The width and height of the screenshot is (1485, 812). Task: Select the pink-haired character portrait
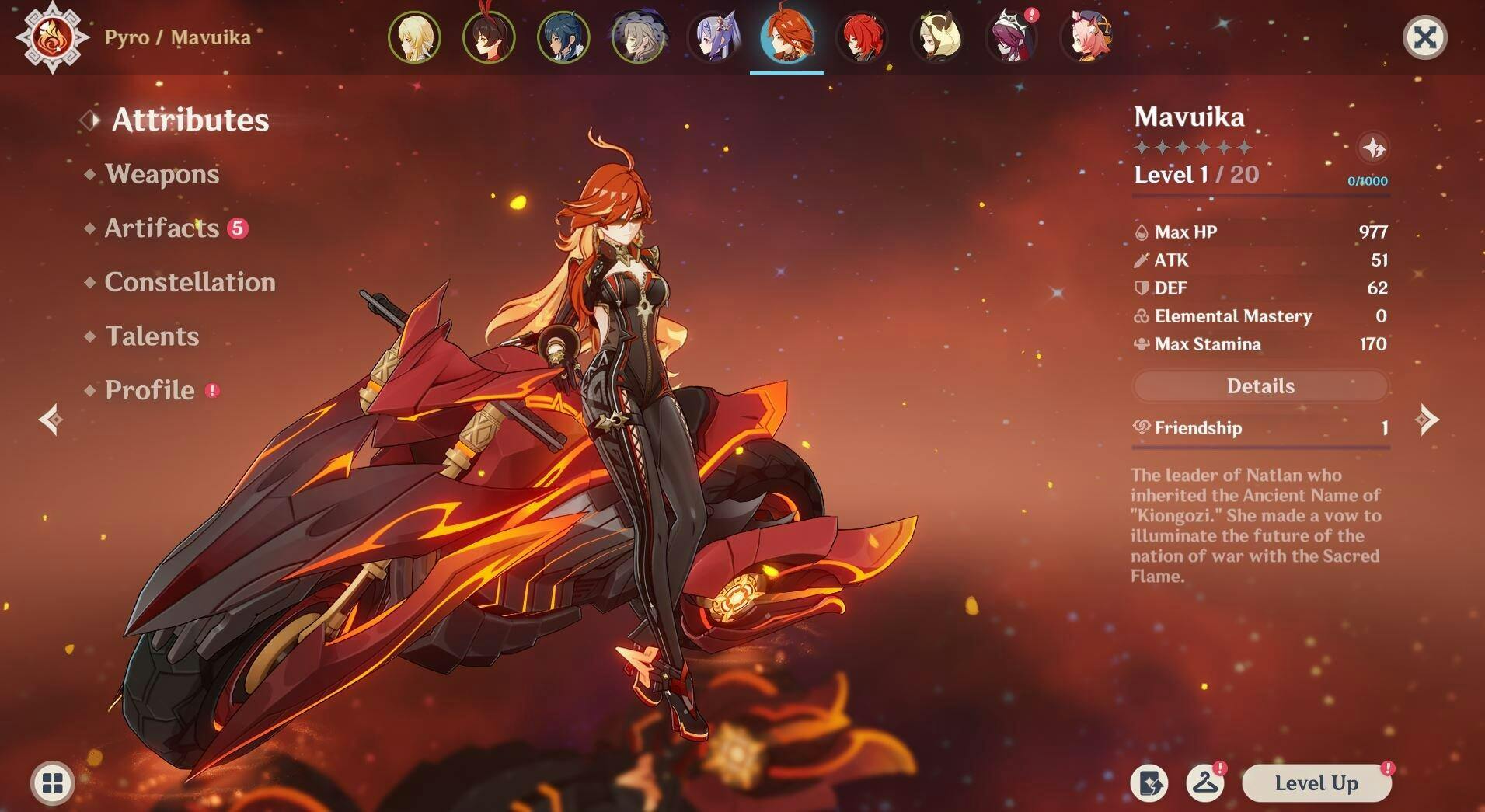click(1086, 37)
